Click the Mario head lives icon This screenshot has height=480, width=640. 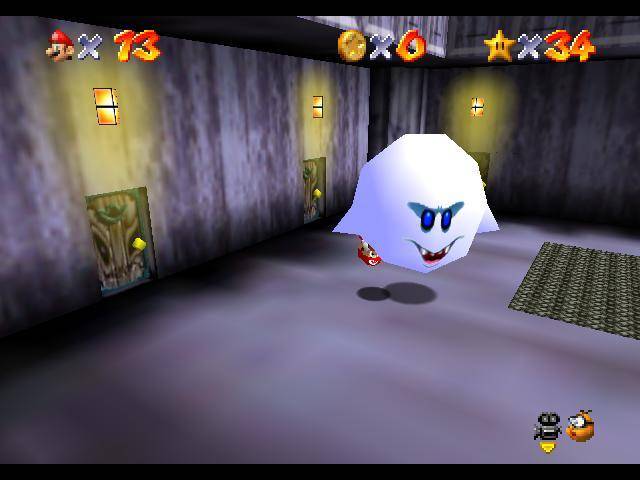coord(60,44)
